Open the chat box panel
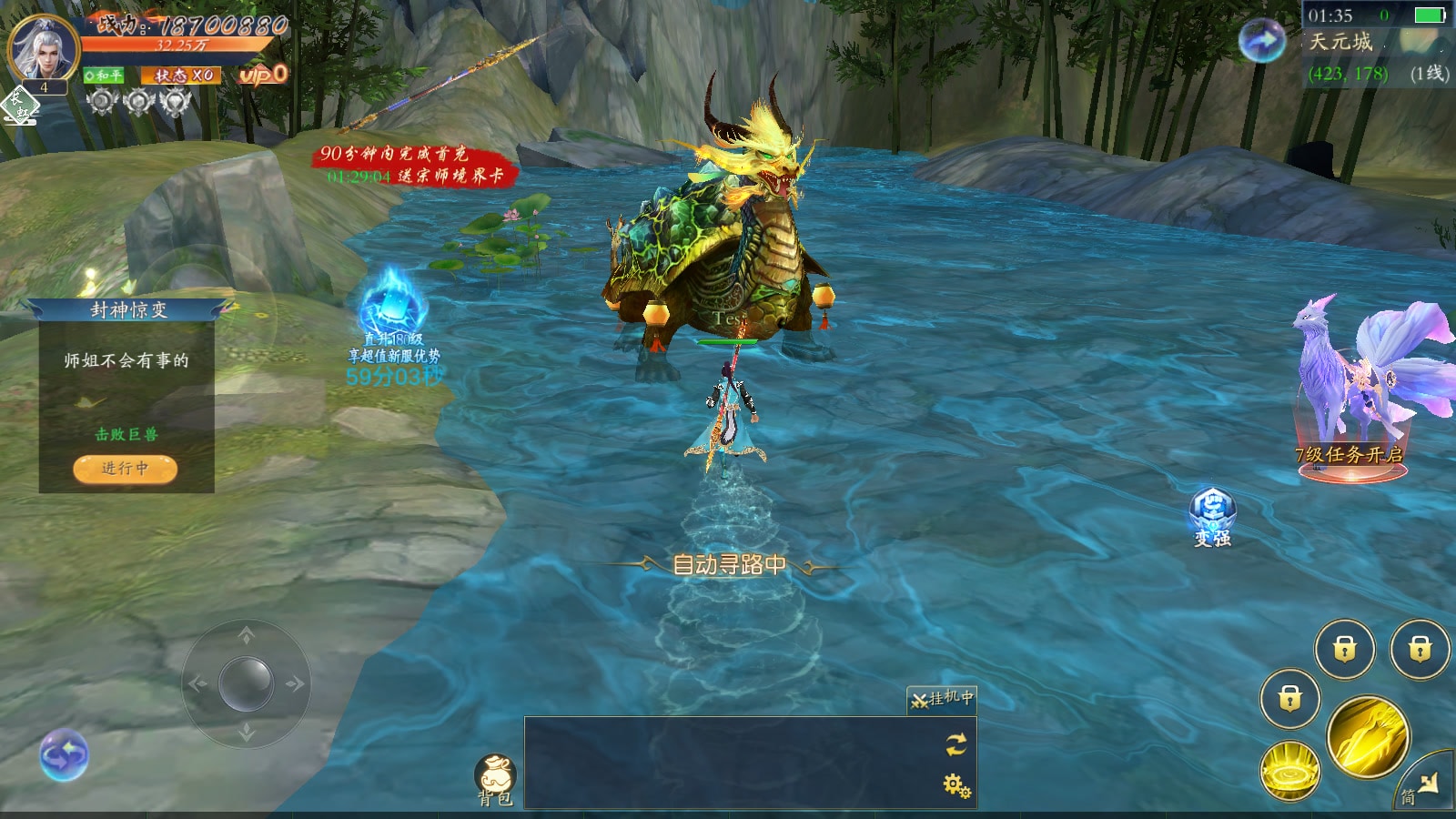The image size is (1456, 819). pyautogui.click(x=728, y=763)
